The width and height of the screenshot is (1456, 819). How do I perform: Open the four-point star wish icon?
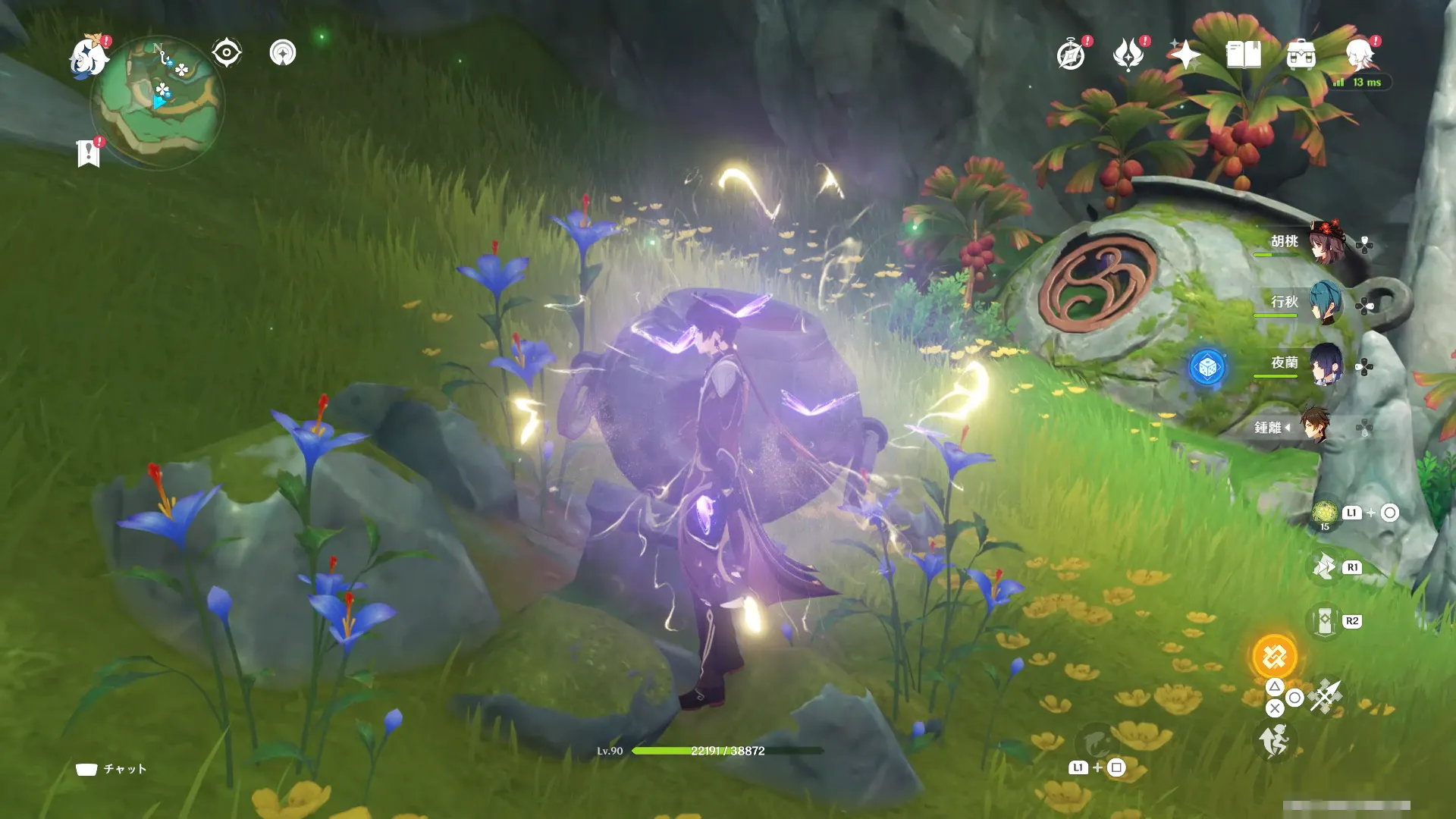pyautogui.click(x=1185, y=55)
